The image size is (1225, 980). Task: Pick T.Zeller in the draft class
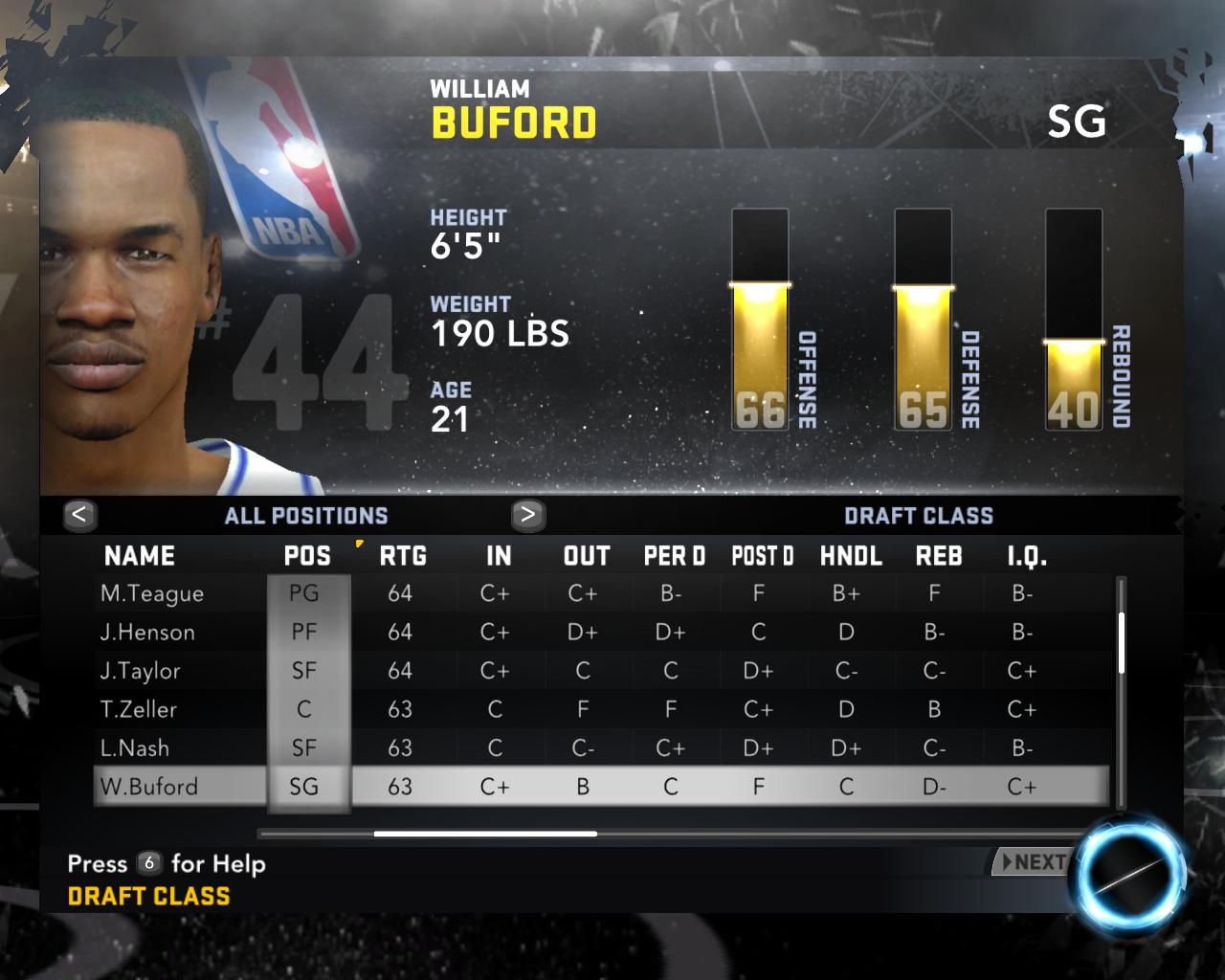click(139, 709)
